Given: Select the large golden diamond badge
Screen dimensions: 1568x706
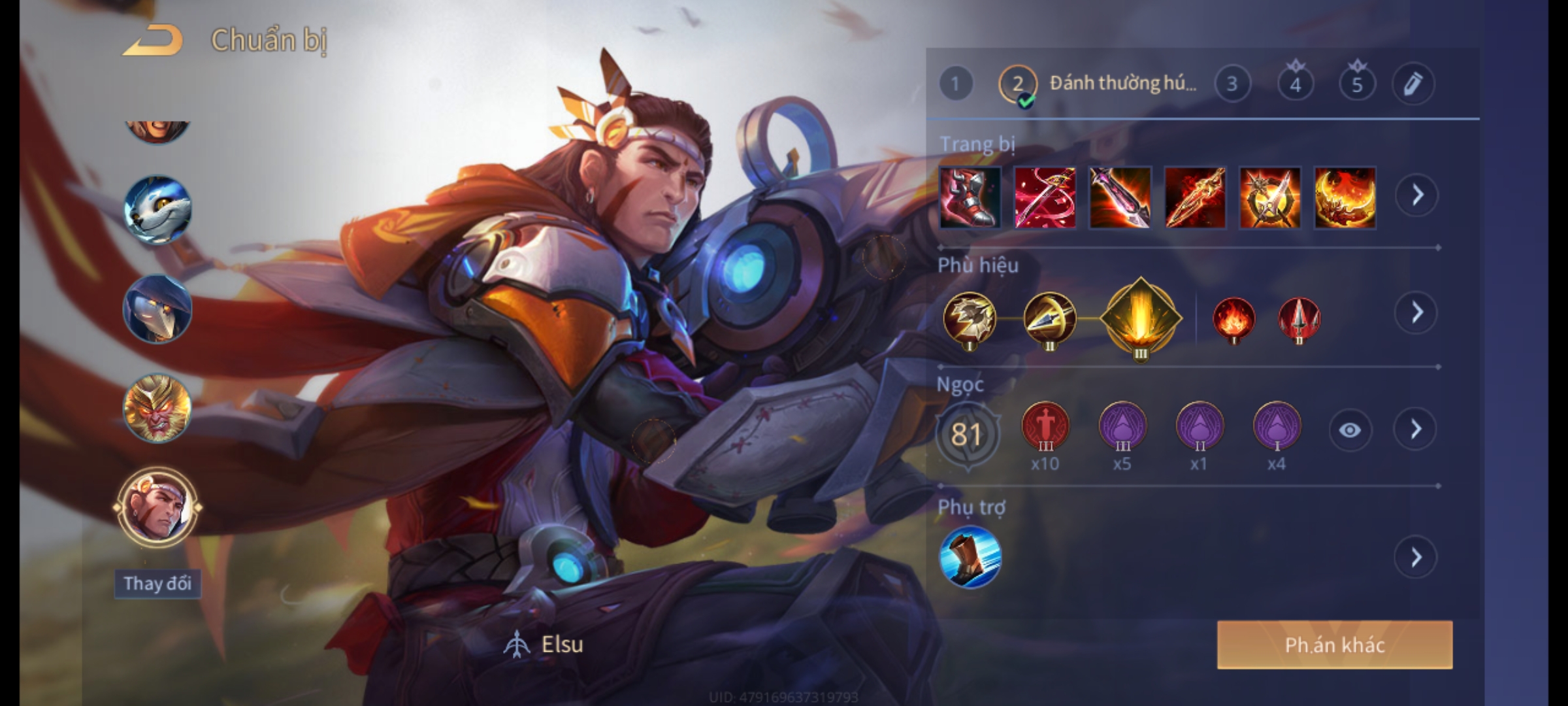Looking at the screenshot, I should 1140,318.
